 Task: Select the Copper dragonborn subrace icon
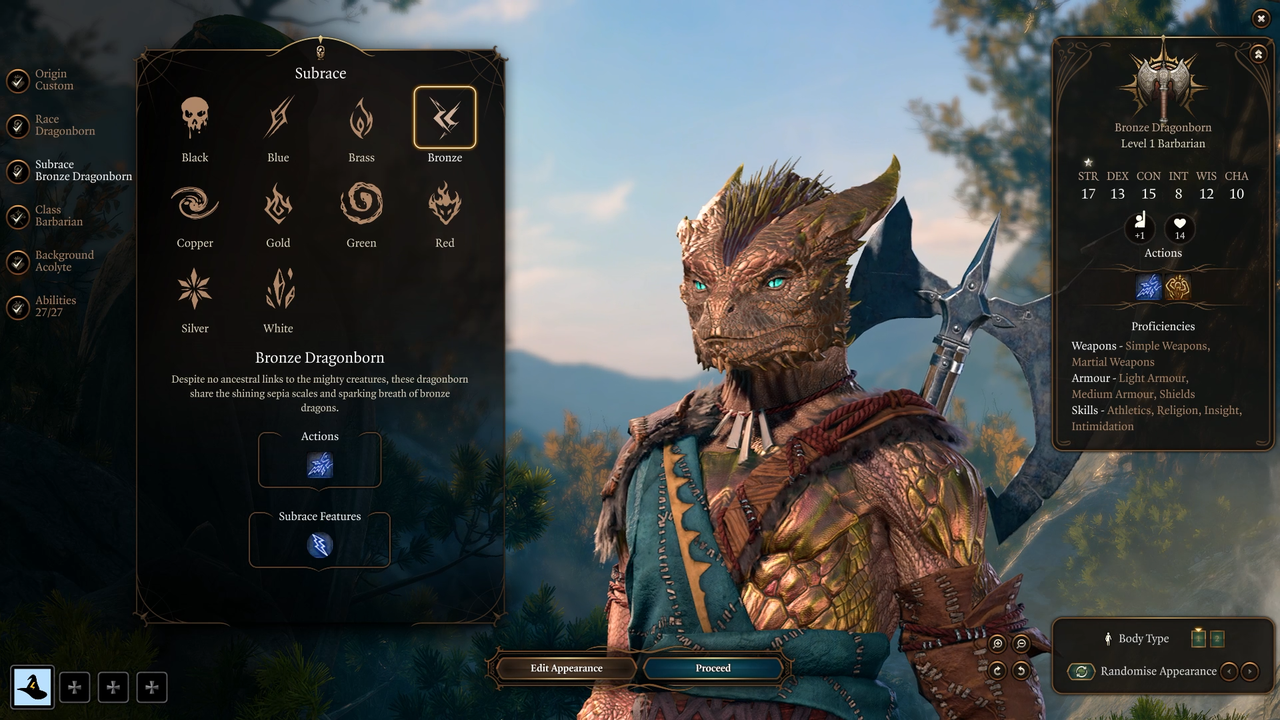click(194, 203)
